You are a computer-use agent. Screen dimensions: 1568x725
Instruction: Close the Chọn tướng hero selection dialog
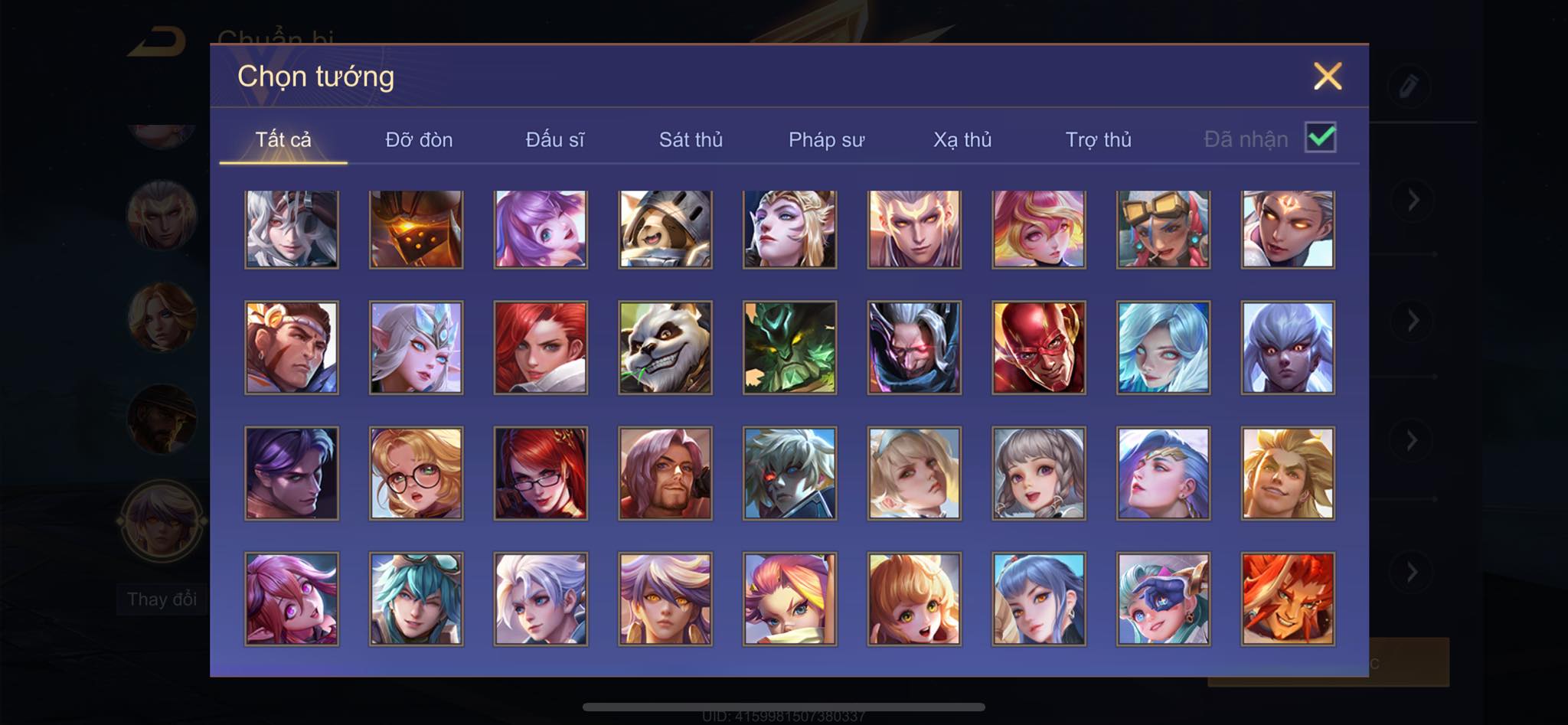click(x=1328, y=77)
